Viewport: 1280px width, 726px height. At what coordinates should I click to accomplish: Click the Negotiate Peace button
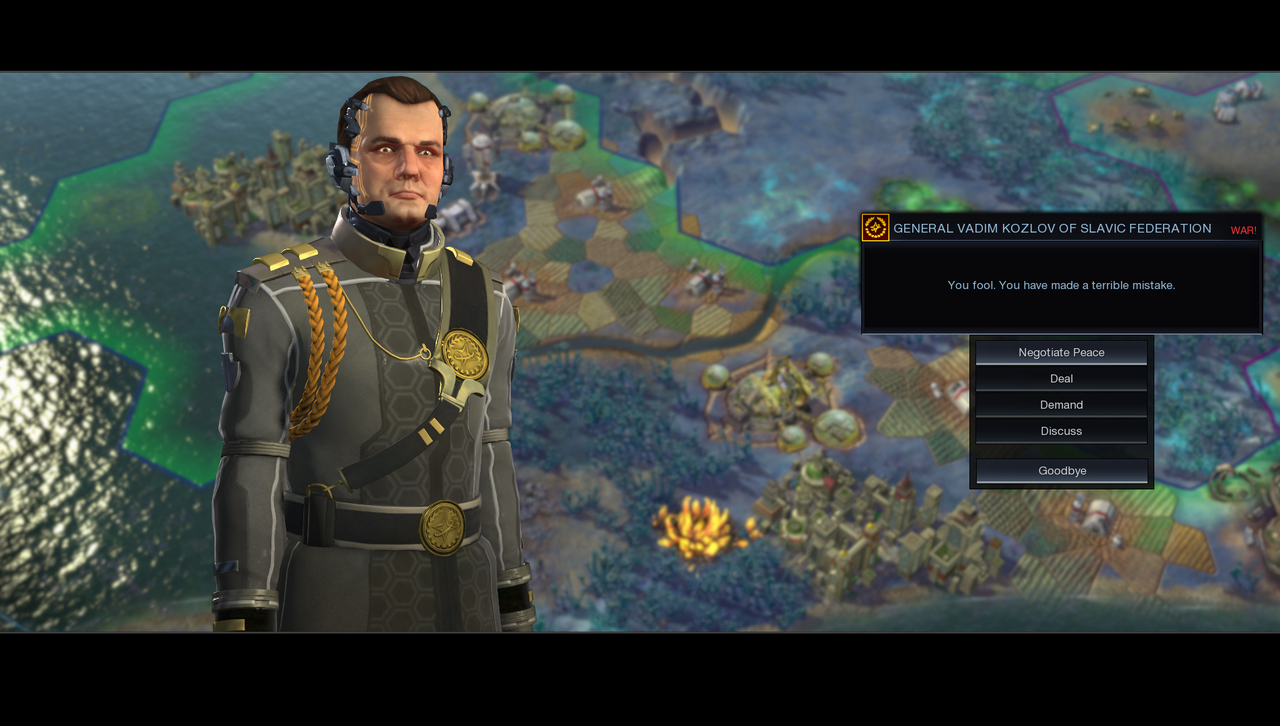1061,352
